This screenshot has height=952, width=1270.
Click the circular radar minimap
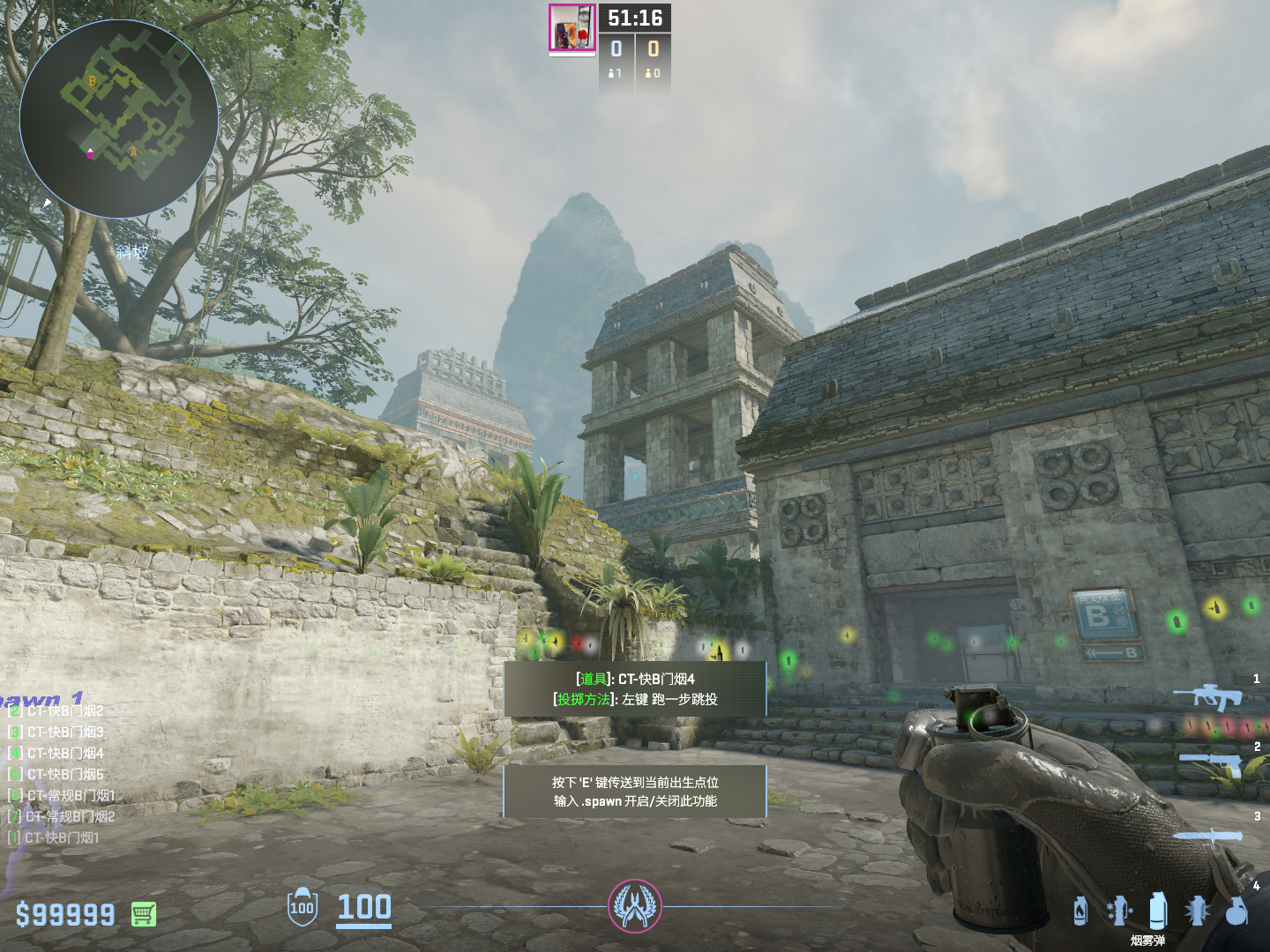pyautogui.click(x=119, y=119)
